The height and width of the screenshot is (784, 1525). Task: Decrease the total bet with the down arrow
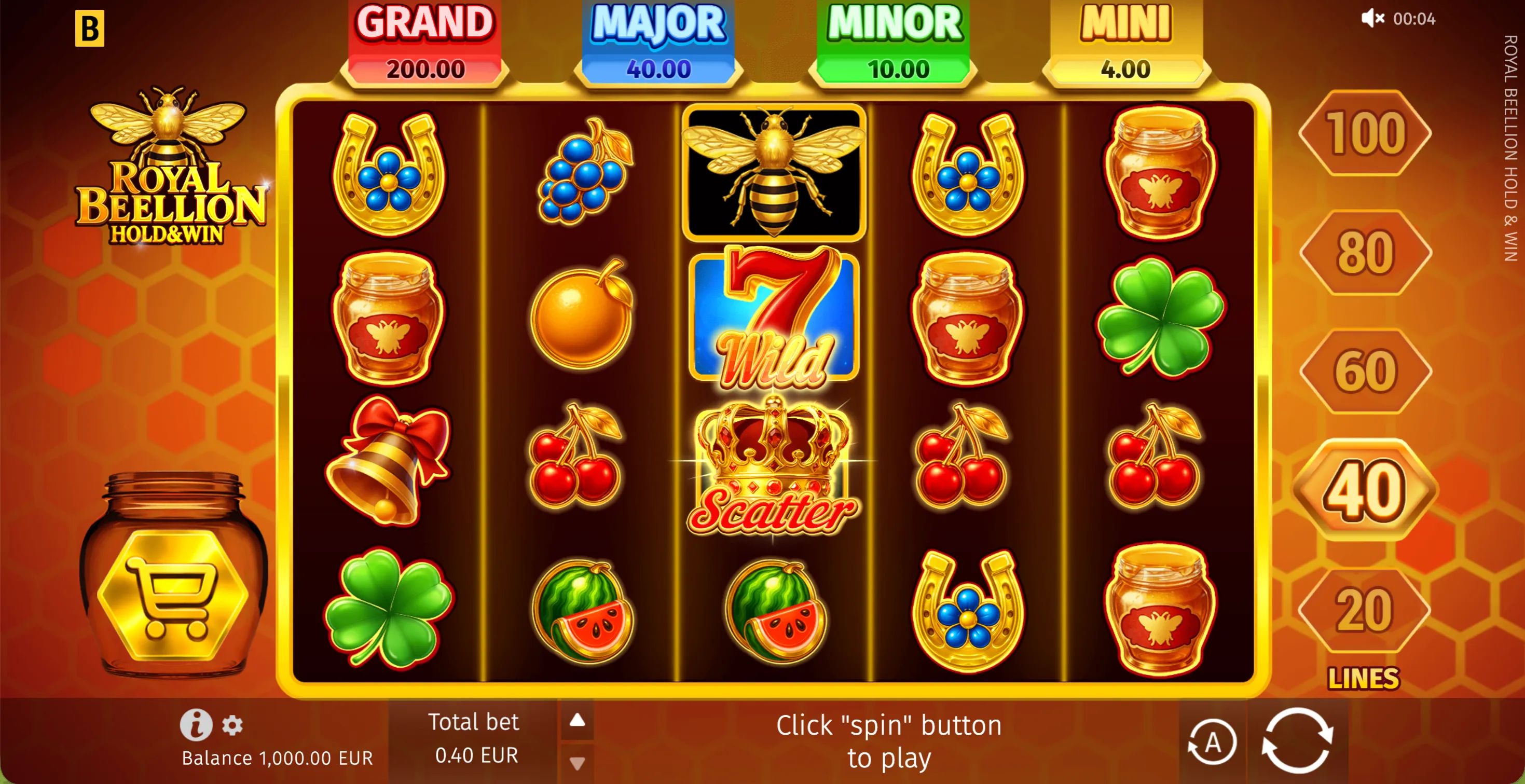pyautogui.click(x=576, y=762)
